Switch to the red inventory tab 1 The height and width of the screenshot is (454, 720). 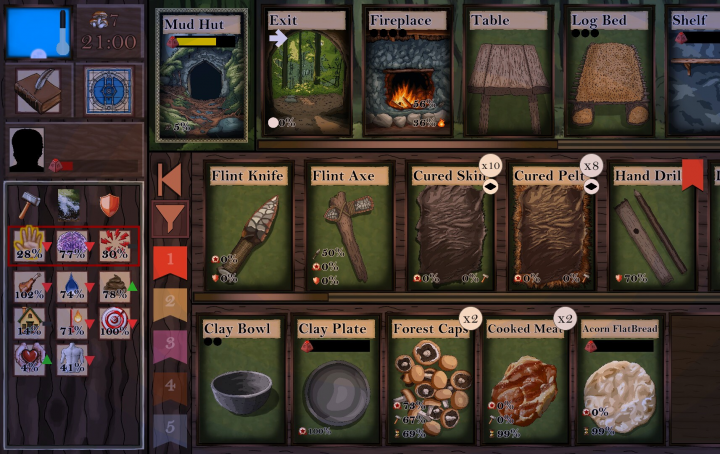pos(170,262)
